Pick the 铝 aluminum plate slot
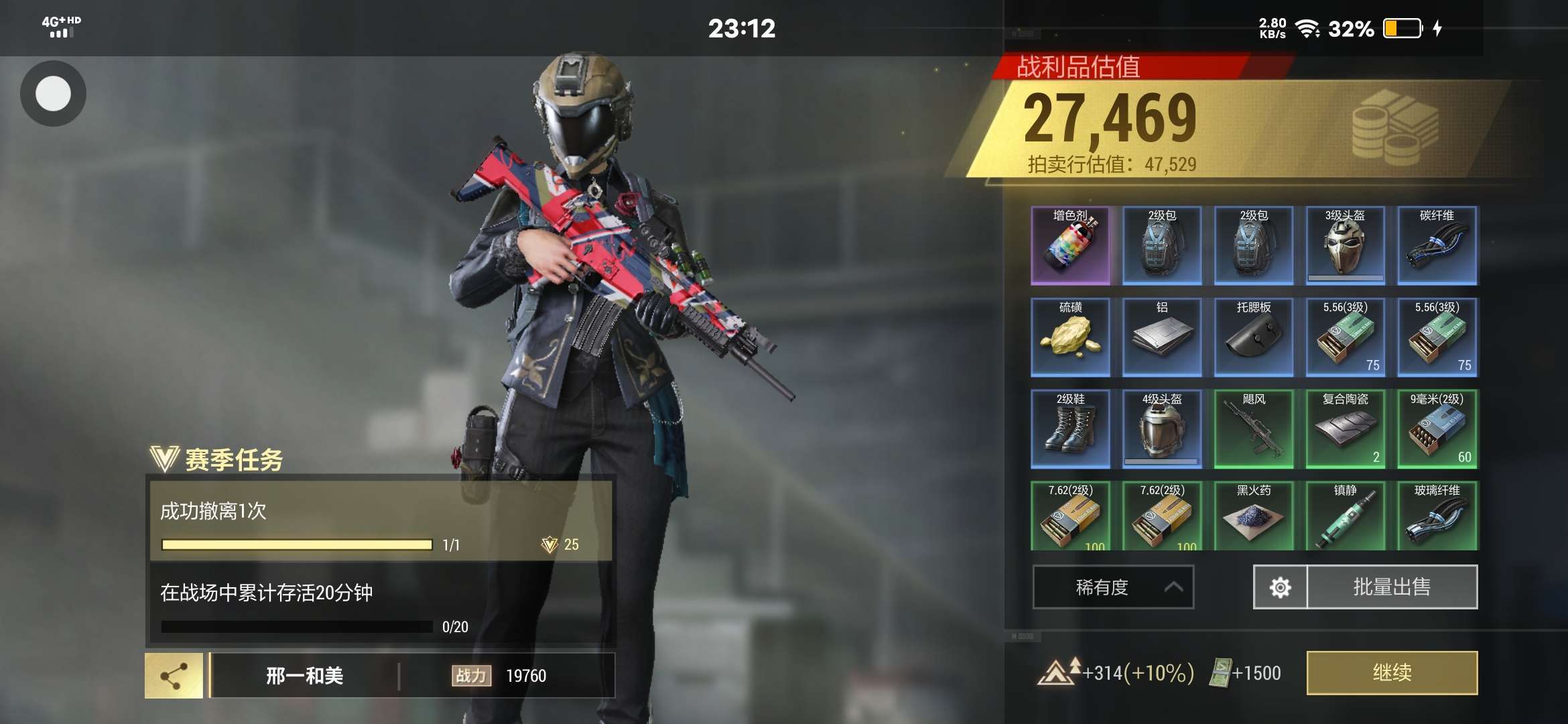 click(x=1162, y=337)
